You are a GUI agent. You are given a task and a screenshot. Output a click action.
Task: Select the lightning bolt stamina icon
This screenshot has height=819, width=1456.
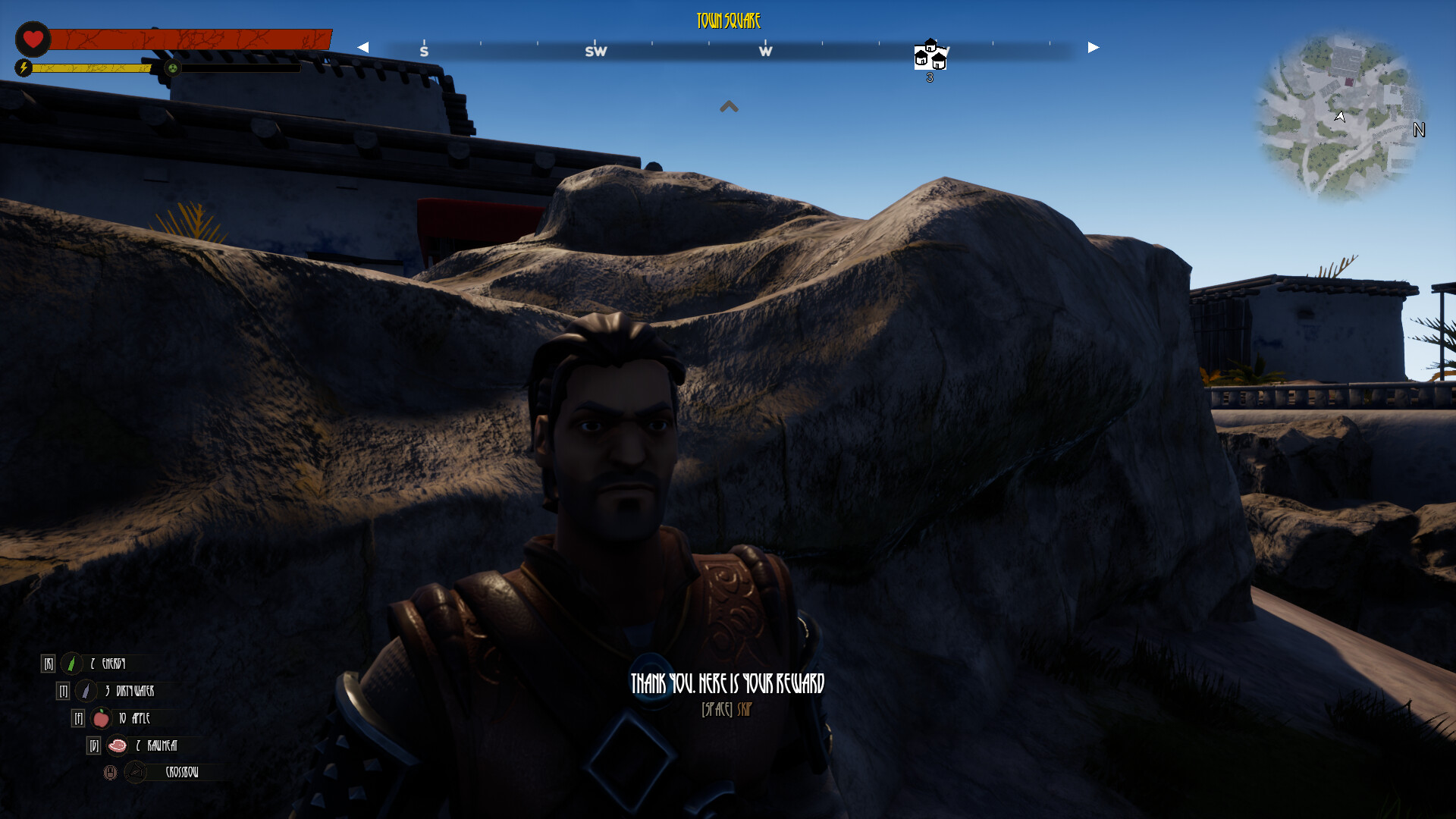[25, 68]
